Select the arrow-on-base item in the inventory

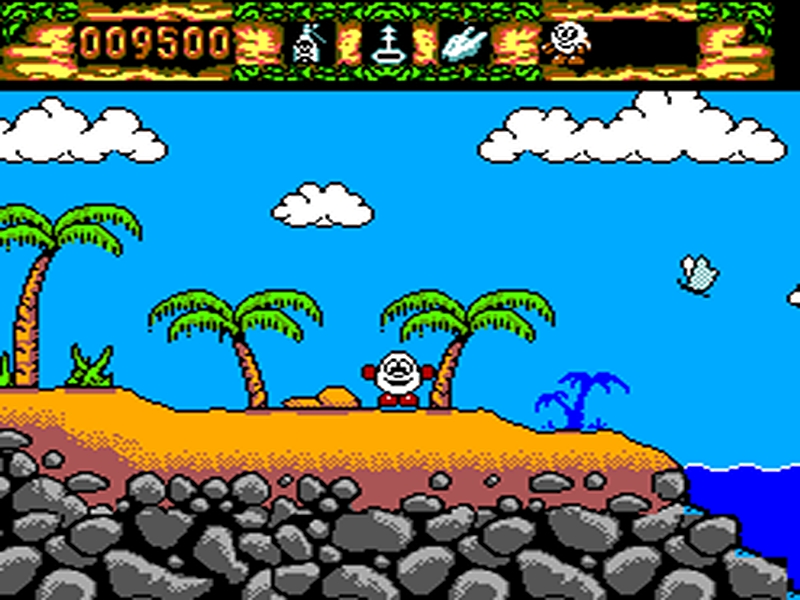click(x=387, y=45)
